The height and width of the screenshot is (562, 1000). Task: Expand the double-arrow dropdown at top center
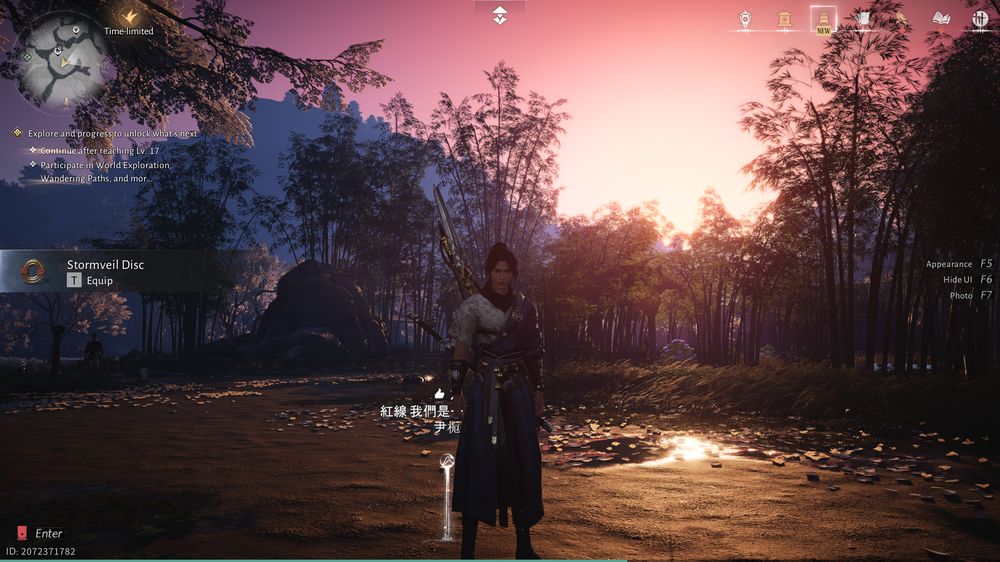(x=500, y=15)
